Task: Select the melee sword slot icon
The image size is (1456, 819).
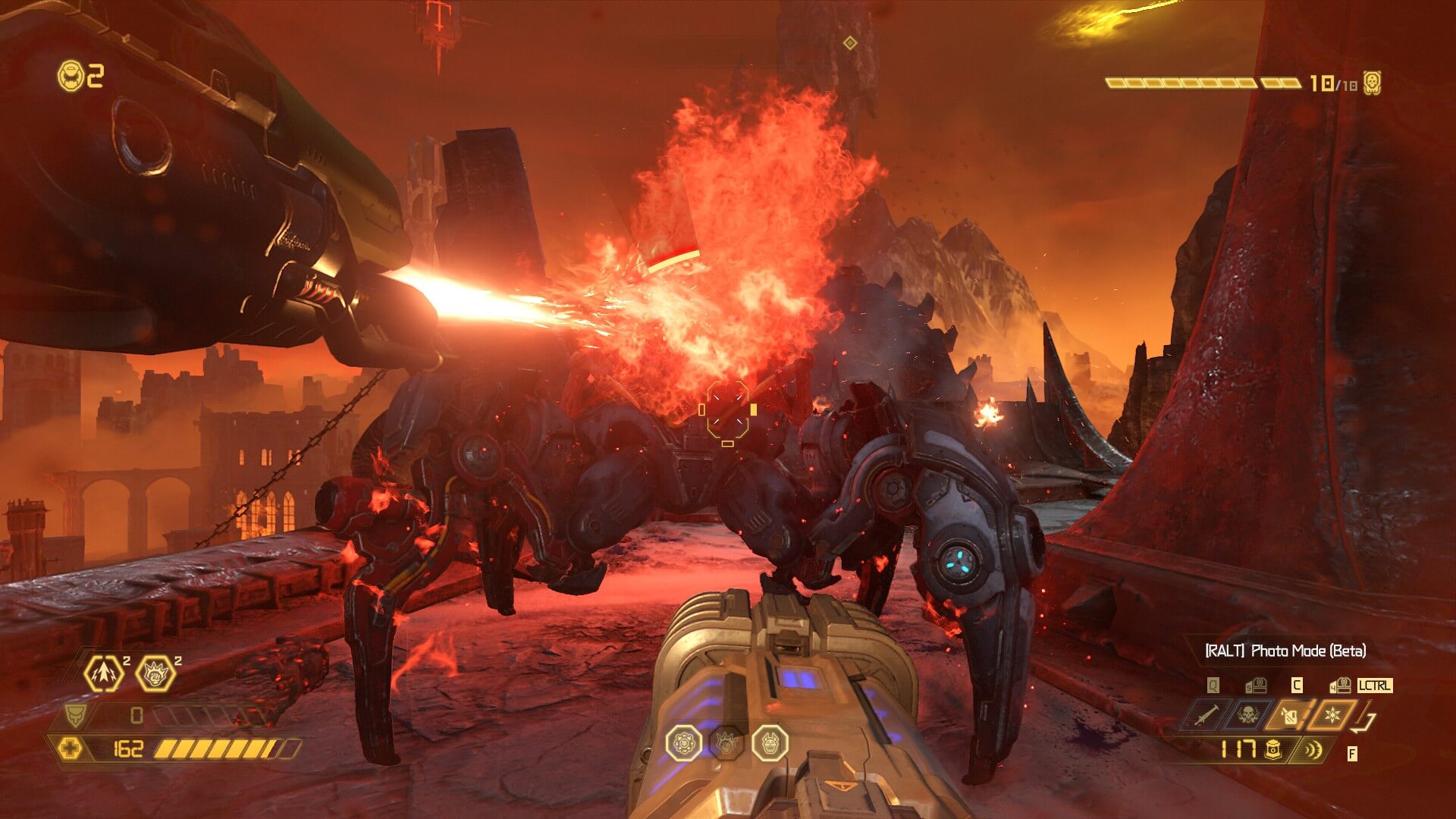Action: pos(1206,716)
